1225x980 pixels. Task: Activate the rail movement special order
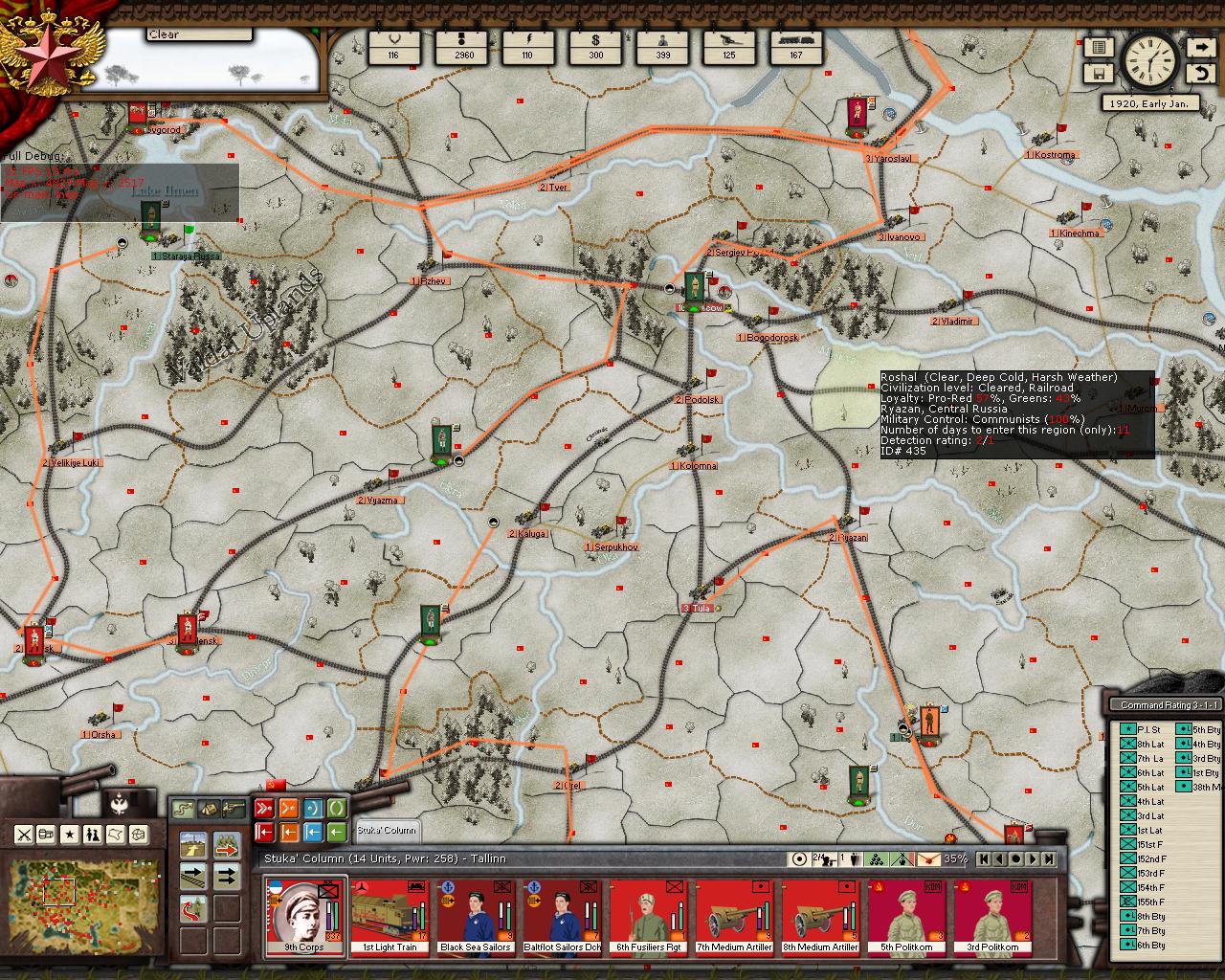click(x=194, y=875)
